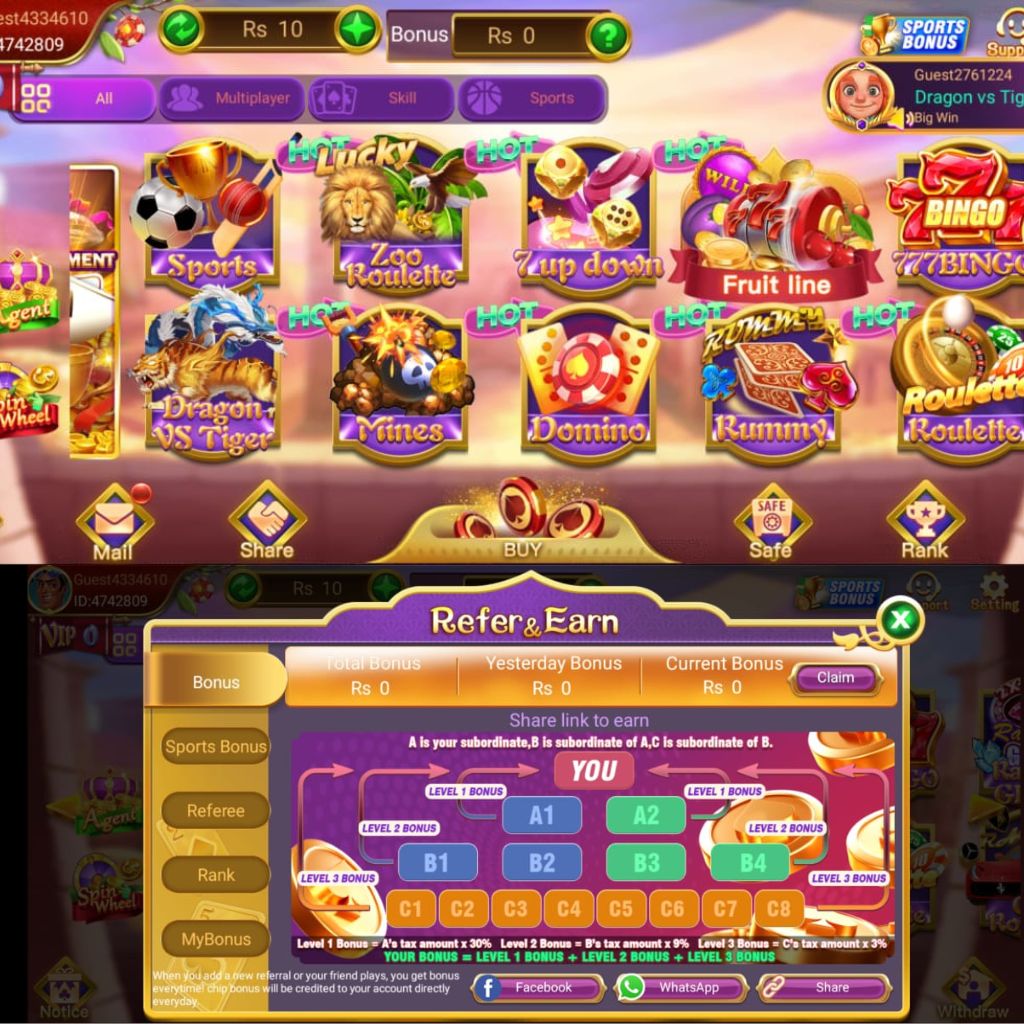Claim the current bonus
The image size is (1024, 1024).
coord(835,678)
